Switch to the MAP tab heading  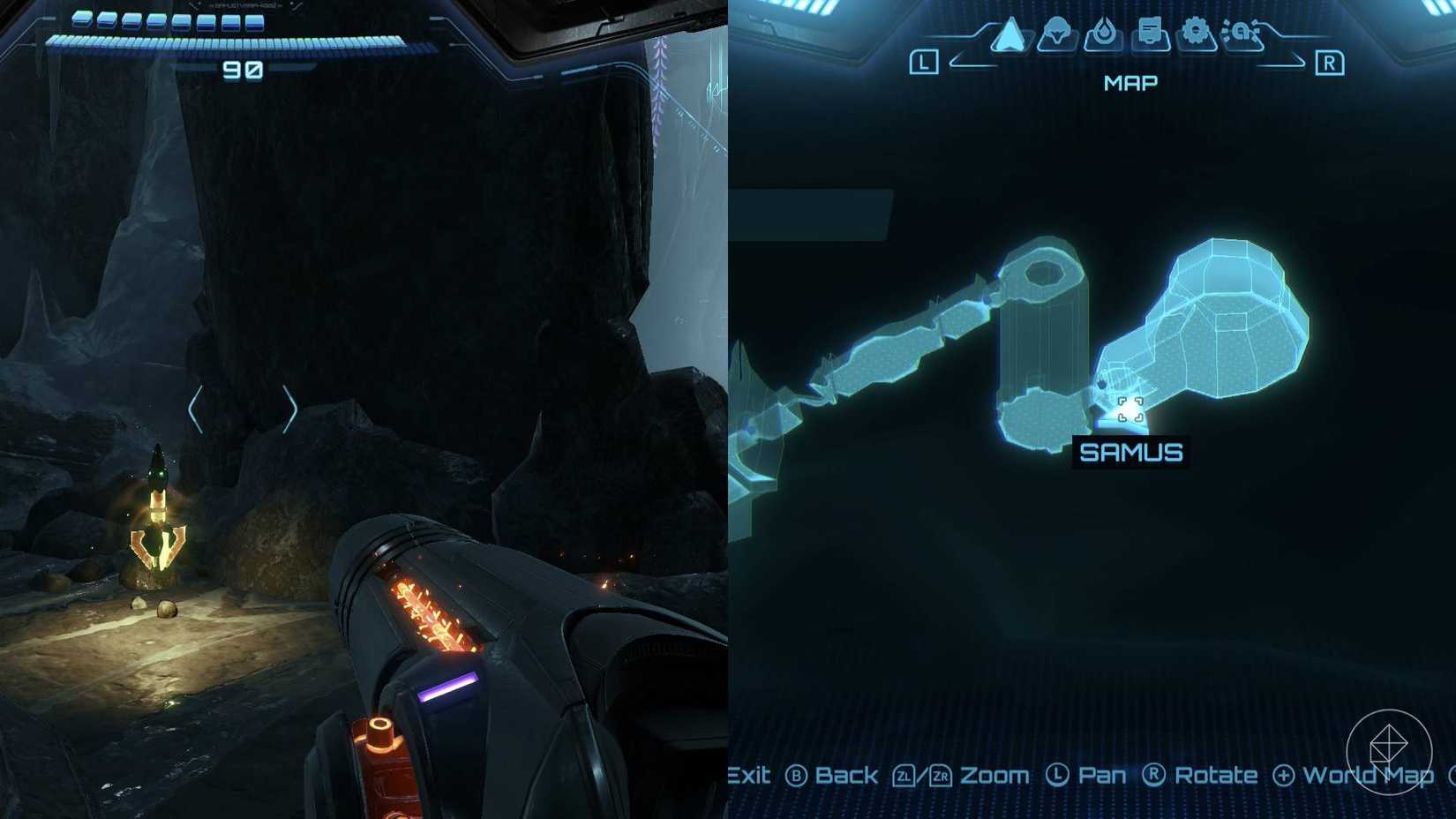(x=1130, y=82)
